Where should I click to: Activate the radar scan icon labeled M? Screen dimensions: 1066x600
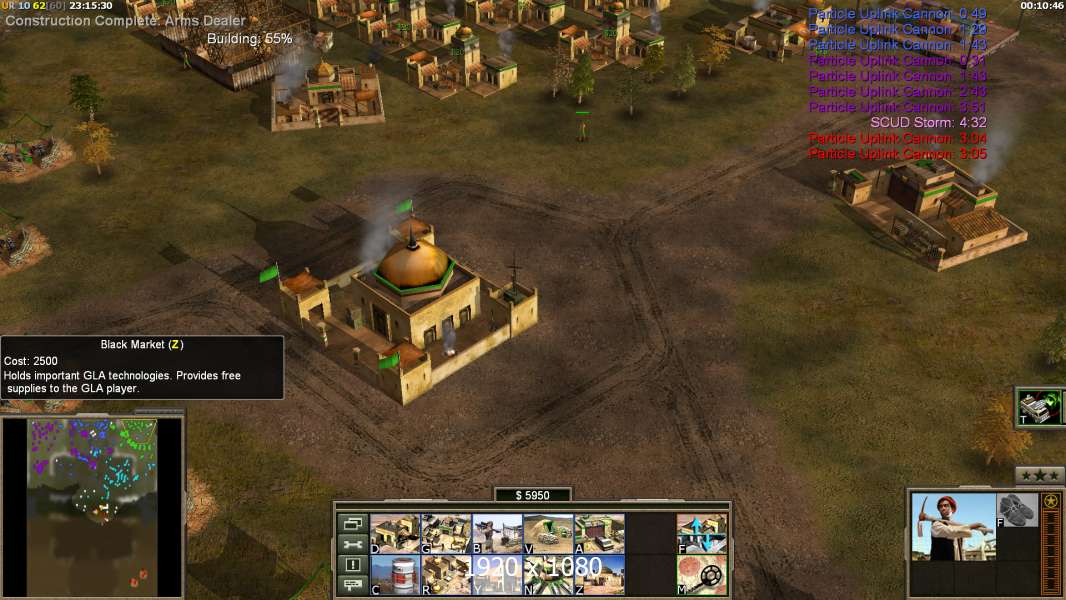click(702, 574)
